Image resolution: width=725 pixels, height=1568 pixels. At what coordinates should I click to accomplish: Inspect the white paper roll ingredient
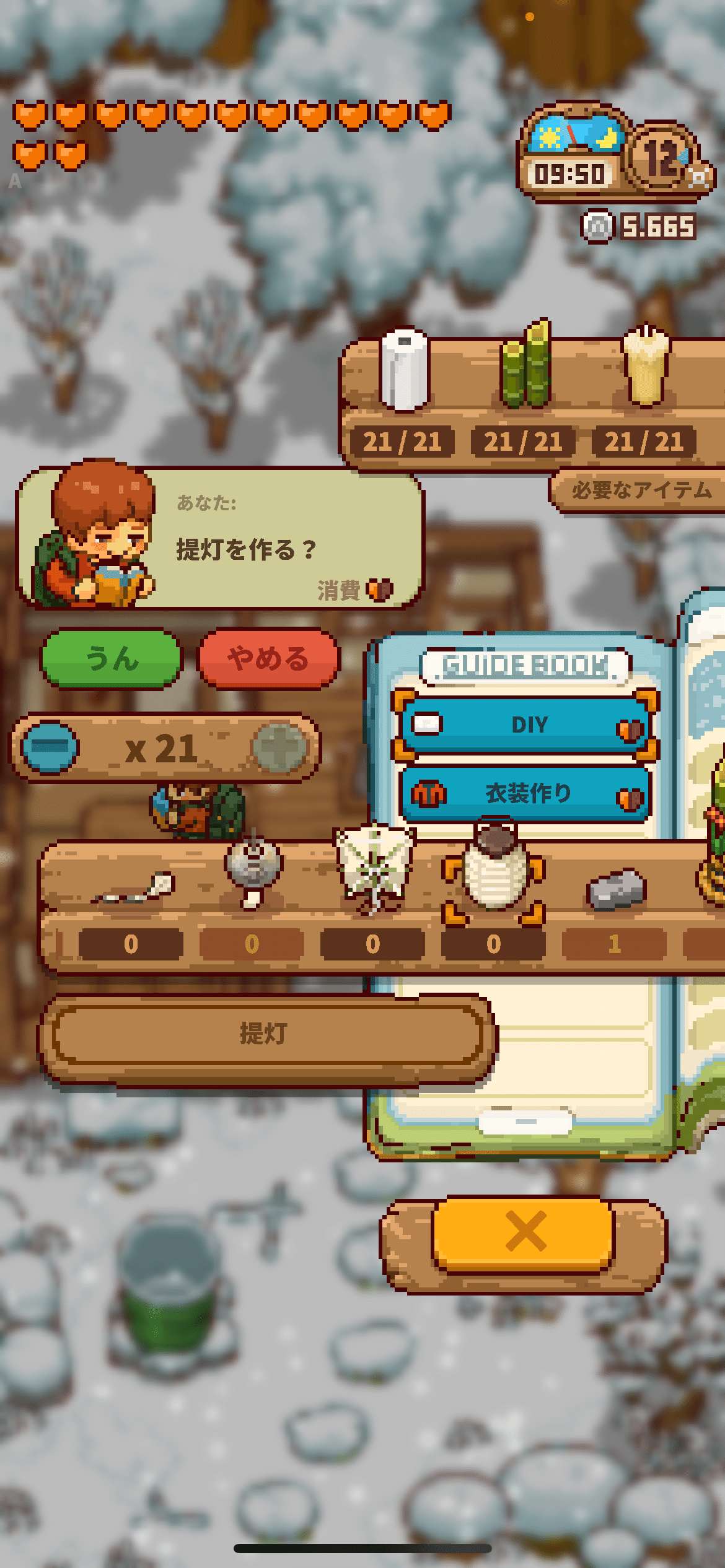pos(404,370)
